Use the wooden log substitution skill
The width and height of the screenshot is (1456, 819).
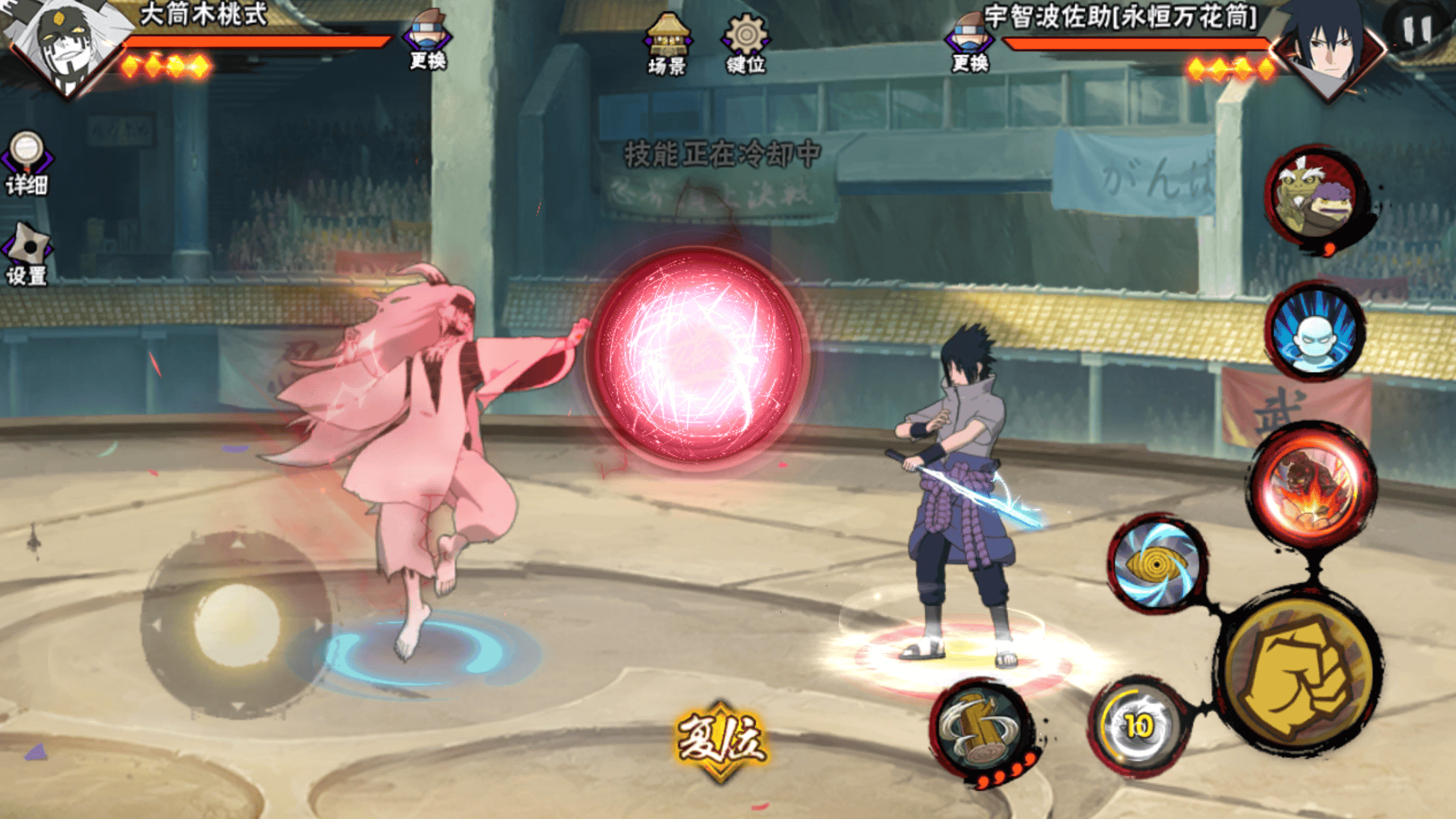coord(983,729)
